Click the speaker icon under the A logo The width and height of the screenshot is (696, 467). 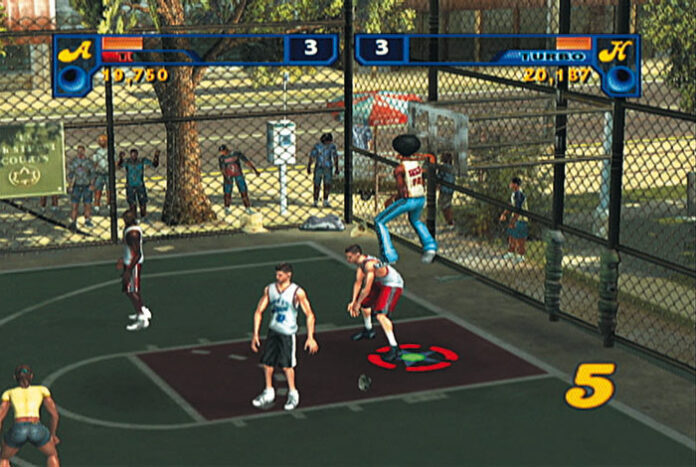tap(73, 80)
